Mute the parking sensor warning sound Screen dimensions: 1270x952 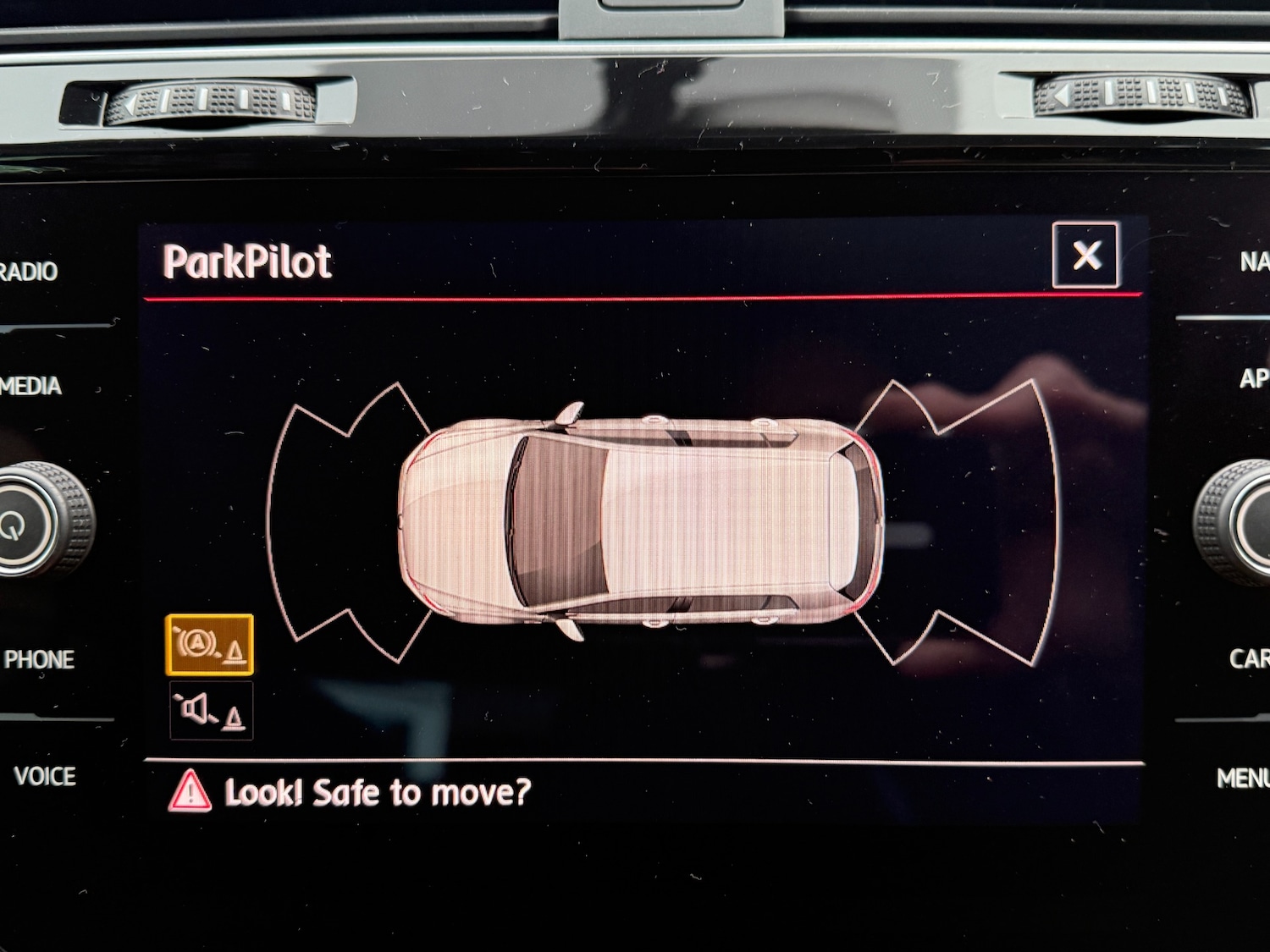[211, 711]
